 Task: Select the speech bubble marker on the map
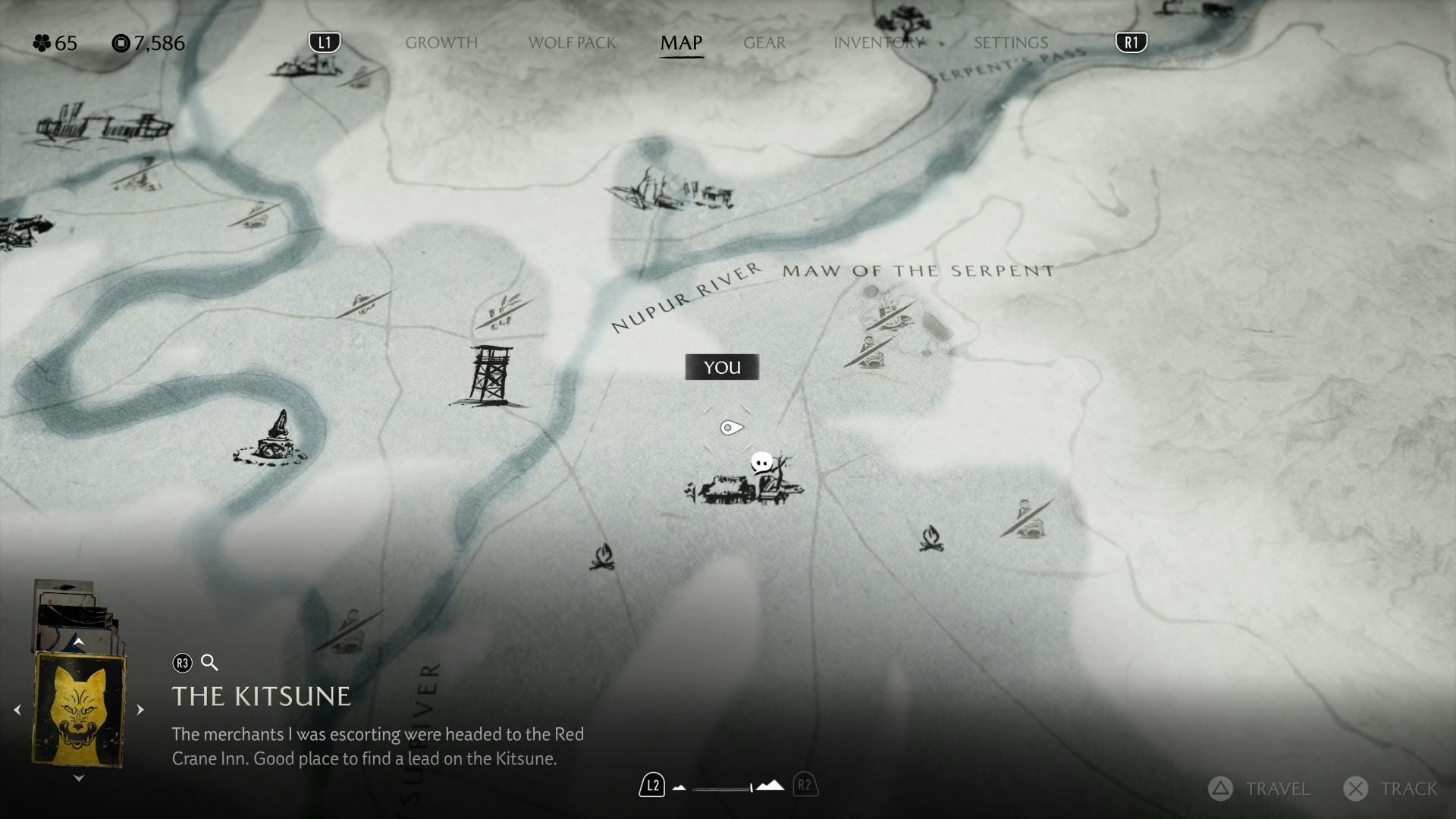coord(761,462)
